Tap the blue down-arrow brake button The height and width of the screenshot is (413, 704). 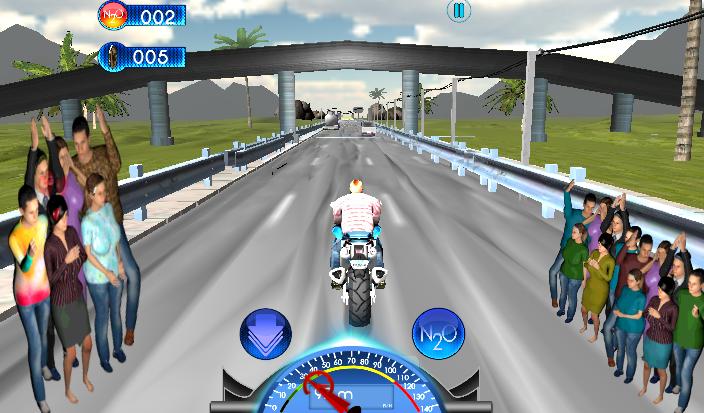[x=265, y=334]
